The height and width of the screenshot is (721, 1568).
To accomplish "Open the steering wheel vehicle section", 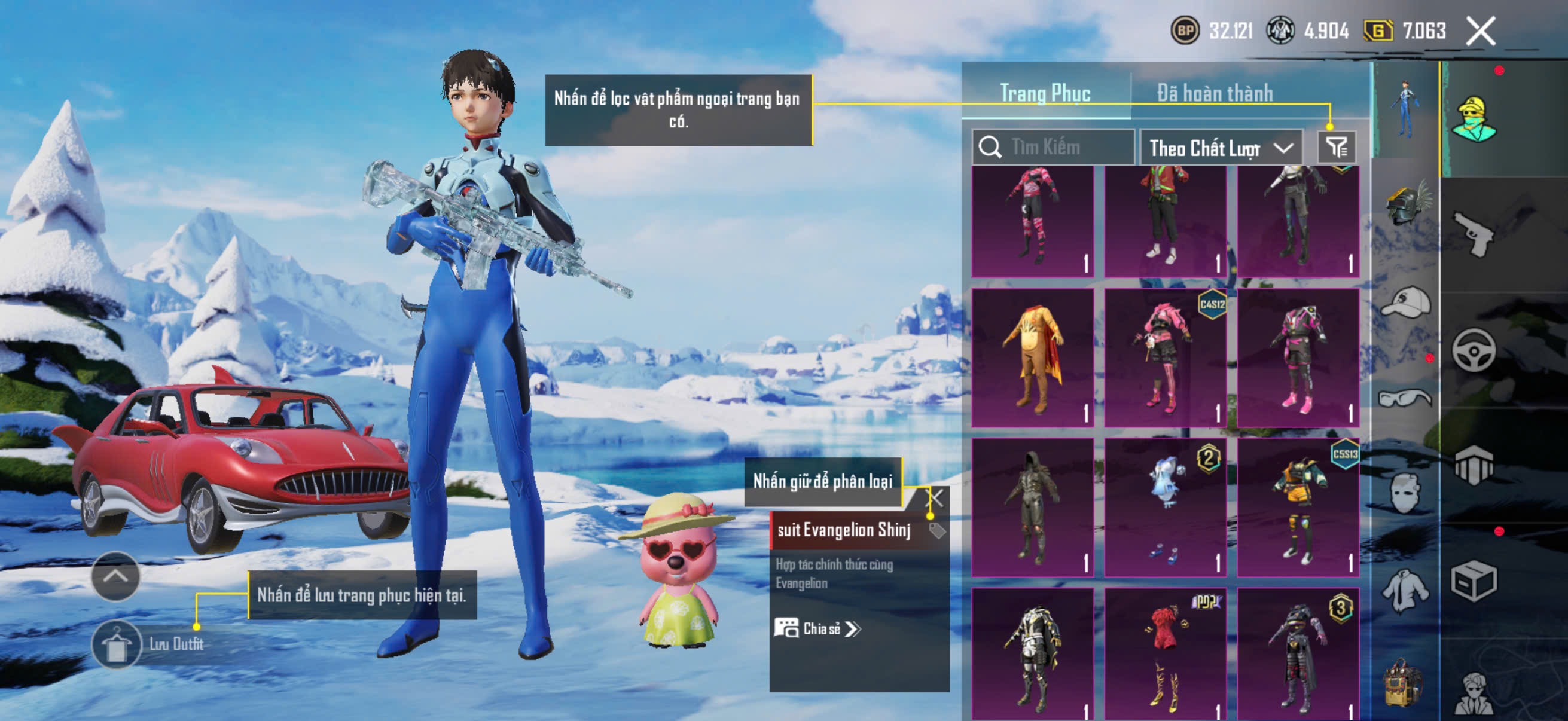I will (x=1473, y=350).
